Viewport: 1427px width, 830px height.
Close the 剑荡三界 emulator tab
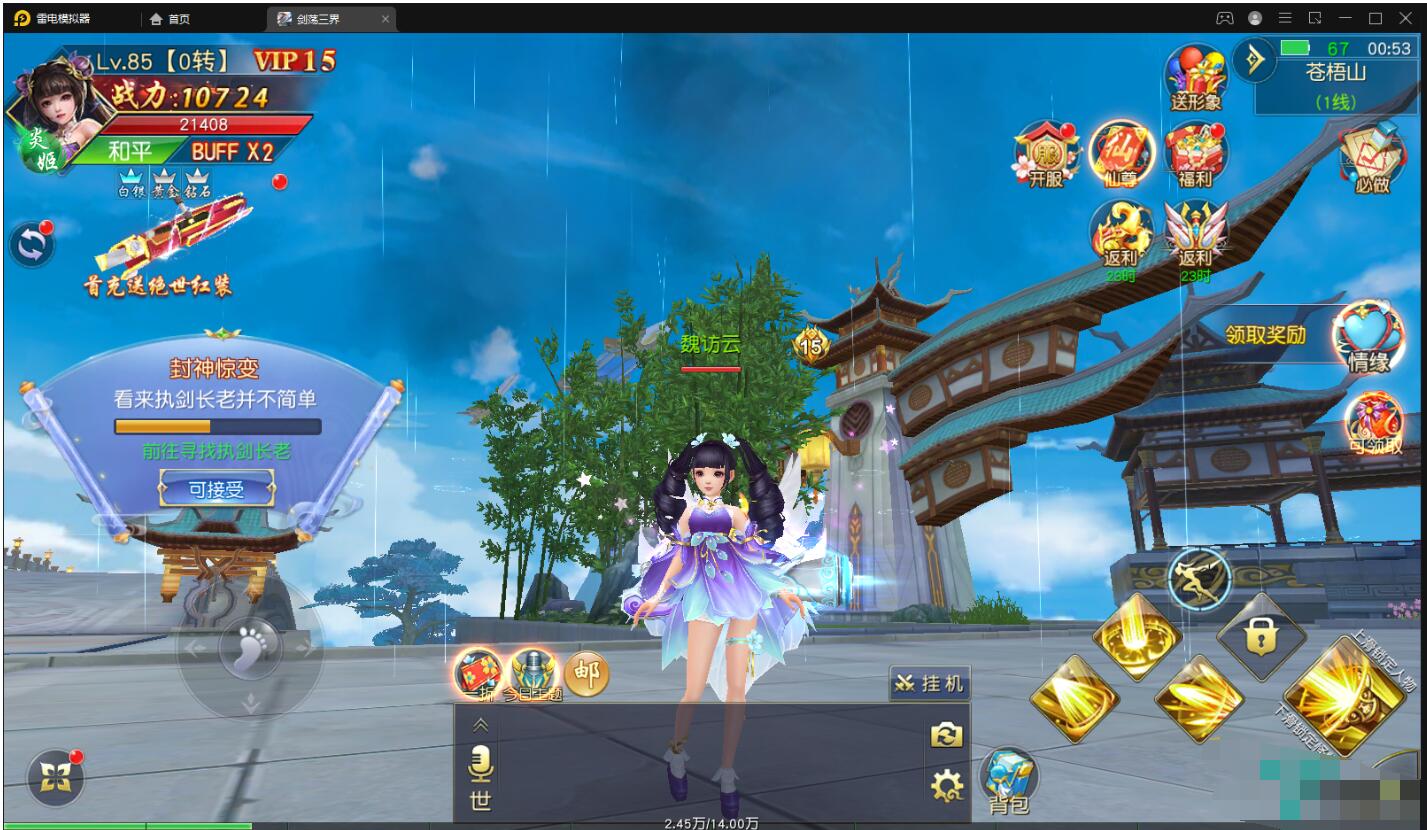tap(385, 19)
